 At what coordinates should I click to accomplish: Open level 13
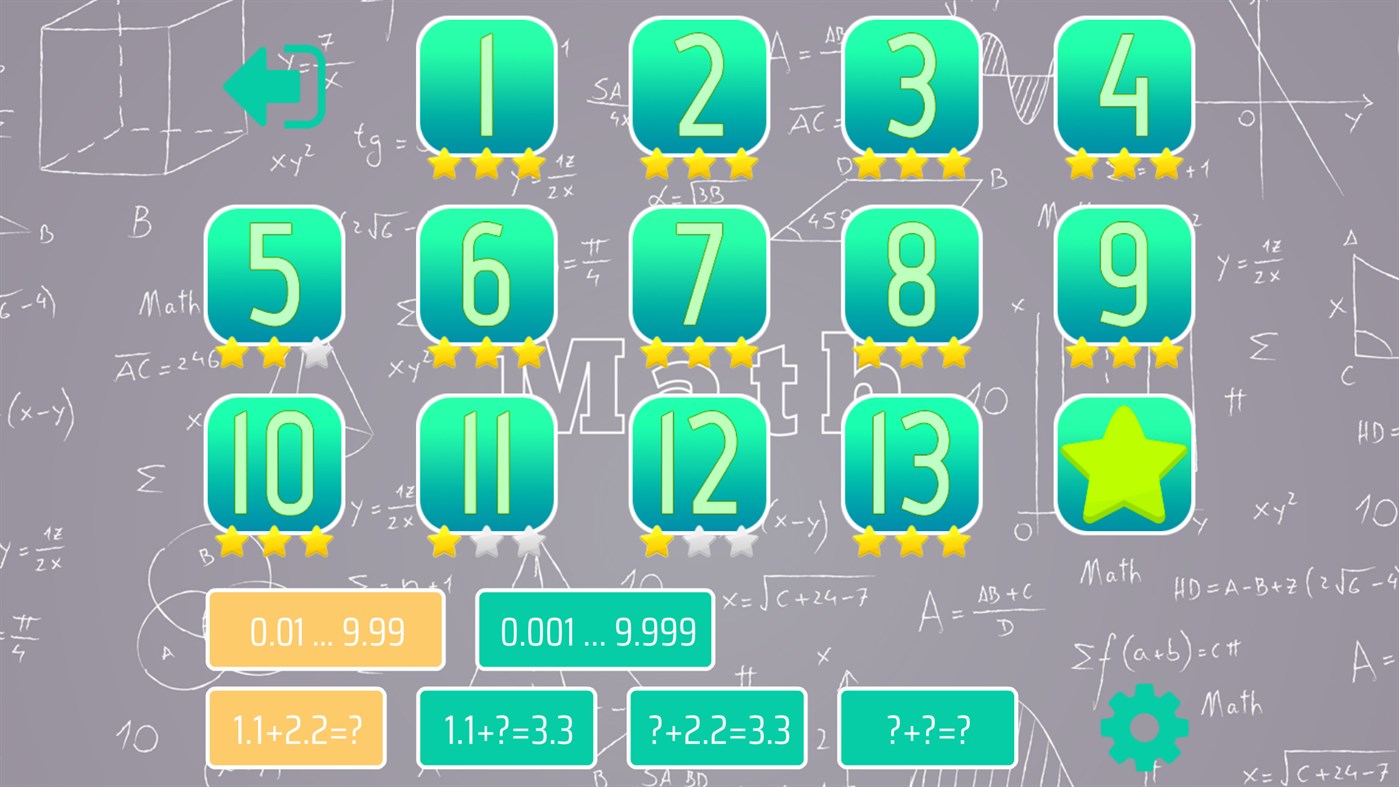tap(912, 463)
